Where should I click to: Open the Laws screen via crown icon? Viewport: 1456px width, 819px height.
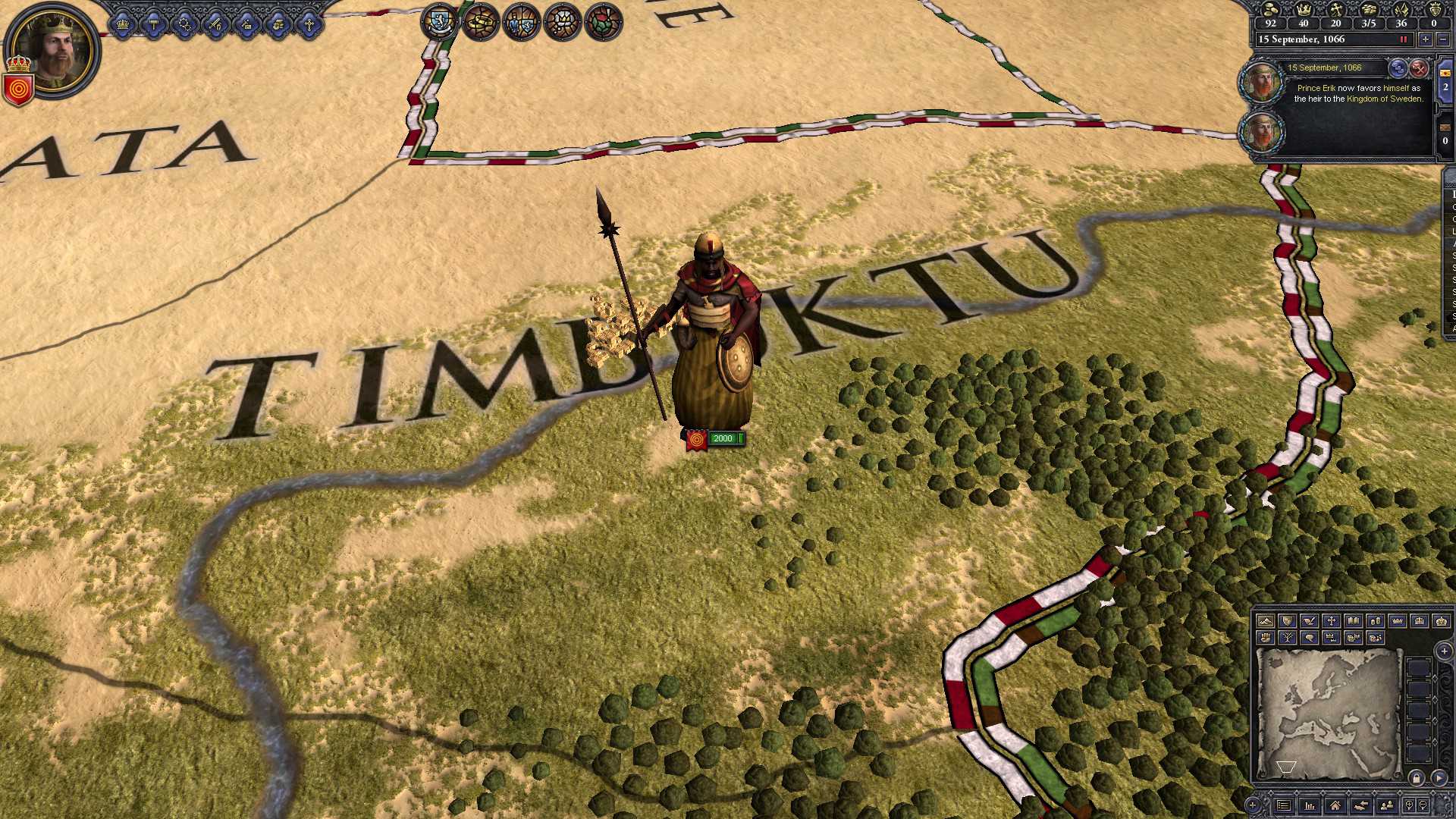pyautogui.click(x=123, y=24)
